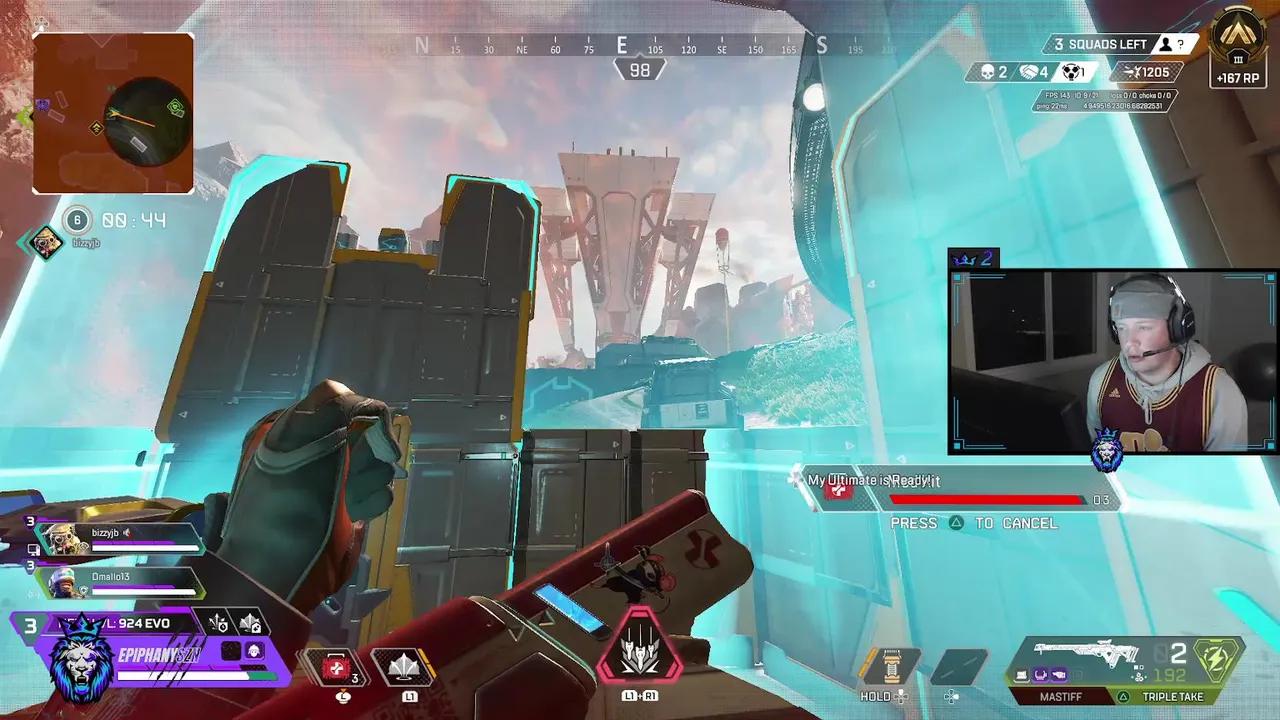
Task: Select the ordnance slot above HOLD
Action: click(892, 667)
